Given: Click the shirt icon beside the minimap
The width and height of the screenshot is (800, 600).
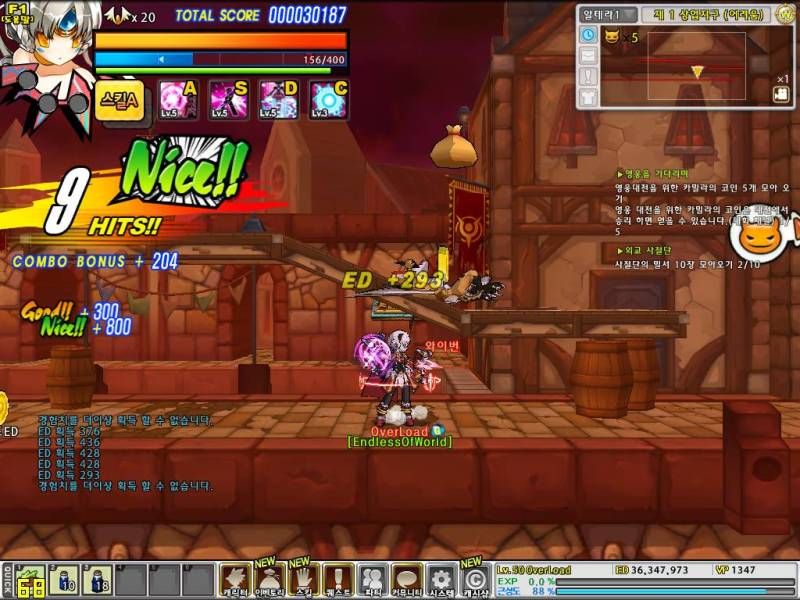Looking at the screenshot, I should 588,97.
